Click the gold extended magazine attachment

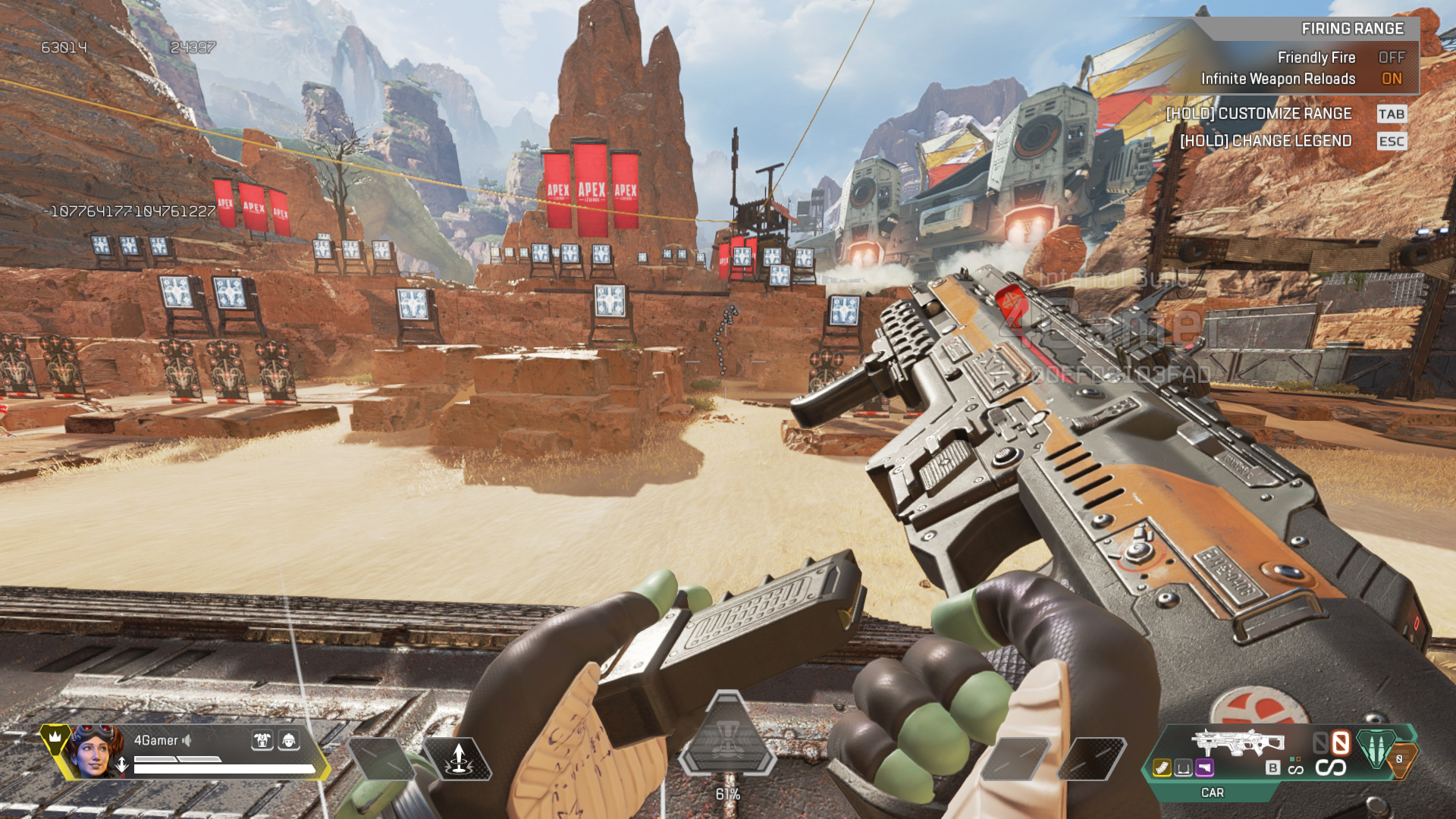click(x=1162, y=768)
